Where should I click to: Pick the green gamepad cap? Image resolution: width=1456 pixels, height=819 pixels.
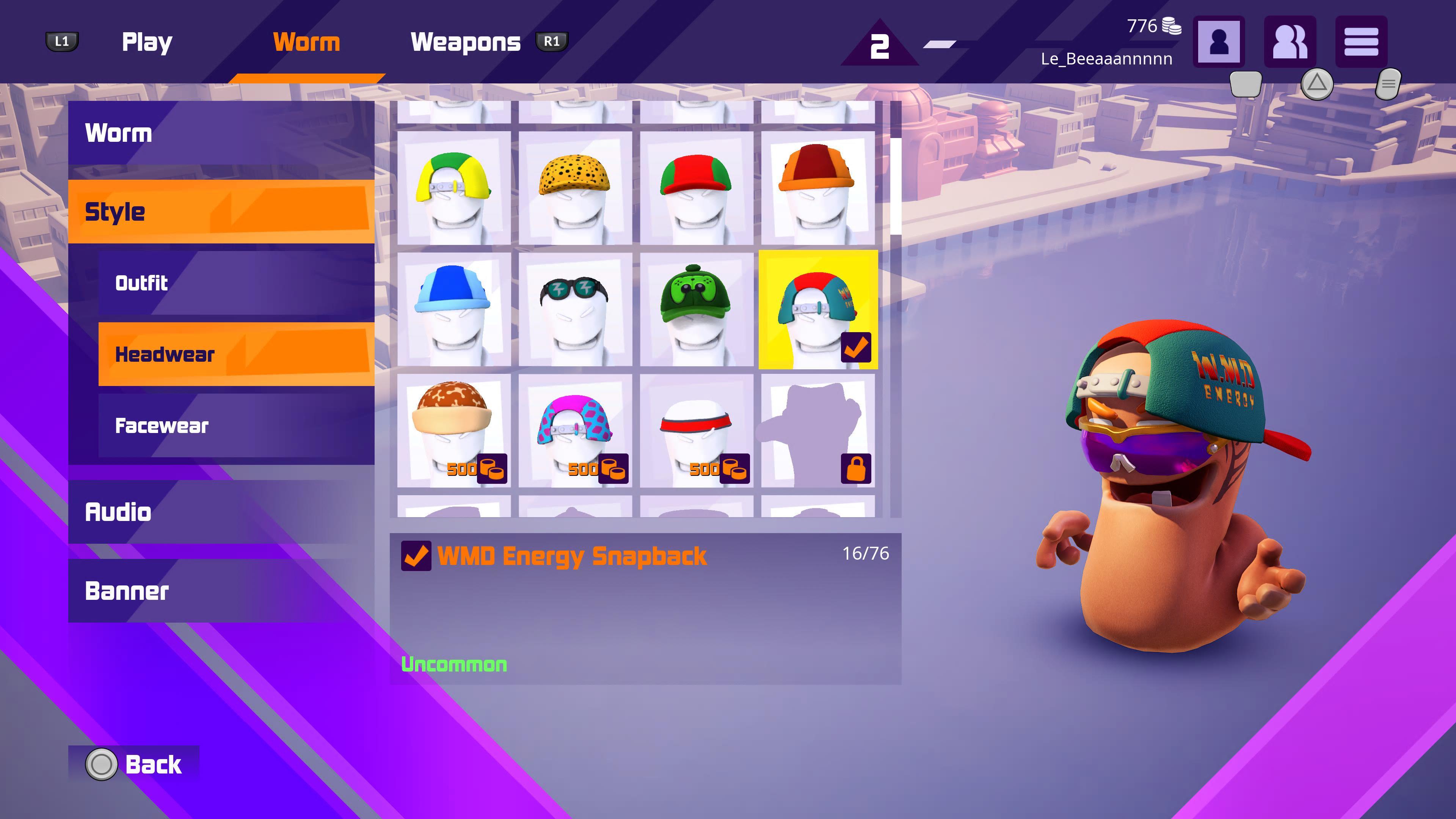pos(697,309)
